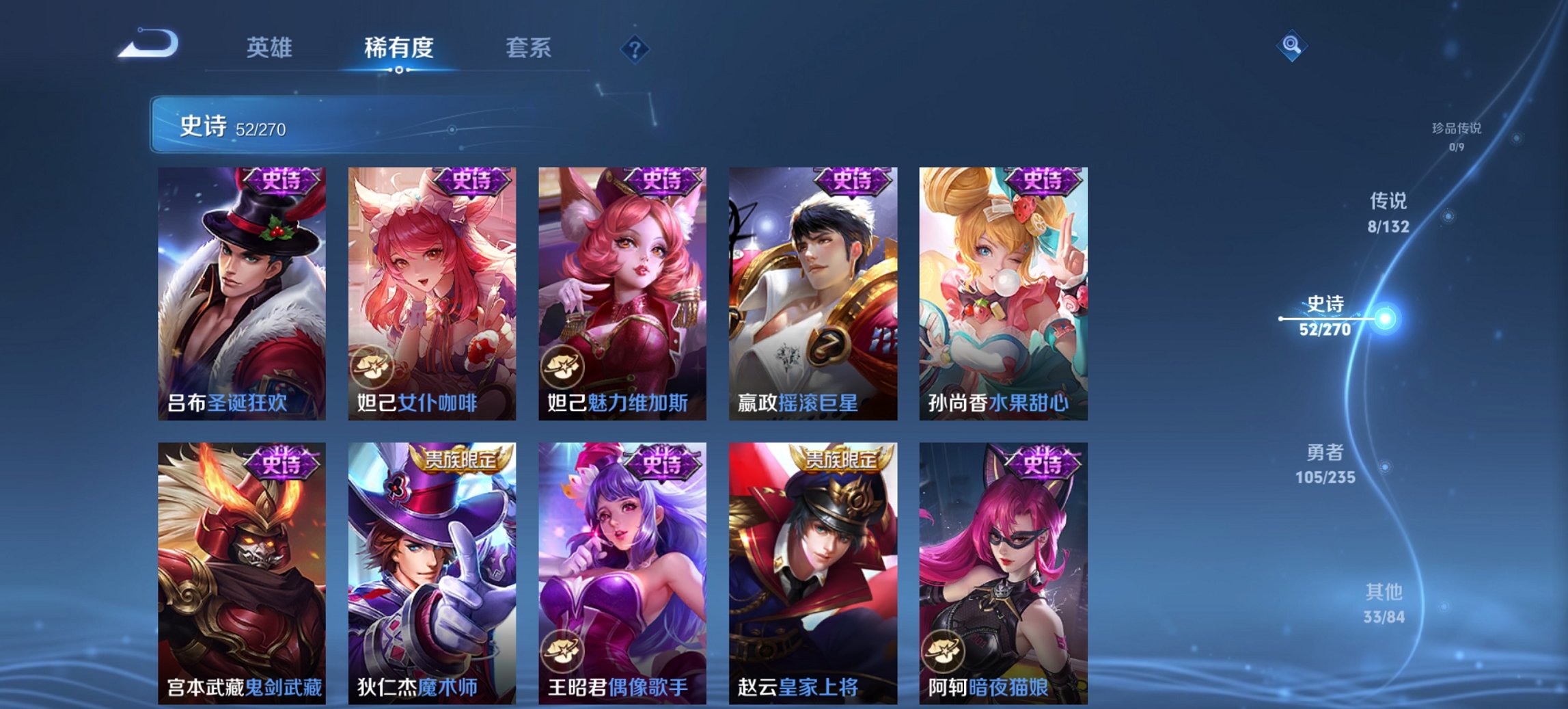
Task: Switch to the 套系 tab
Action: (x=529, y=48)
